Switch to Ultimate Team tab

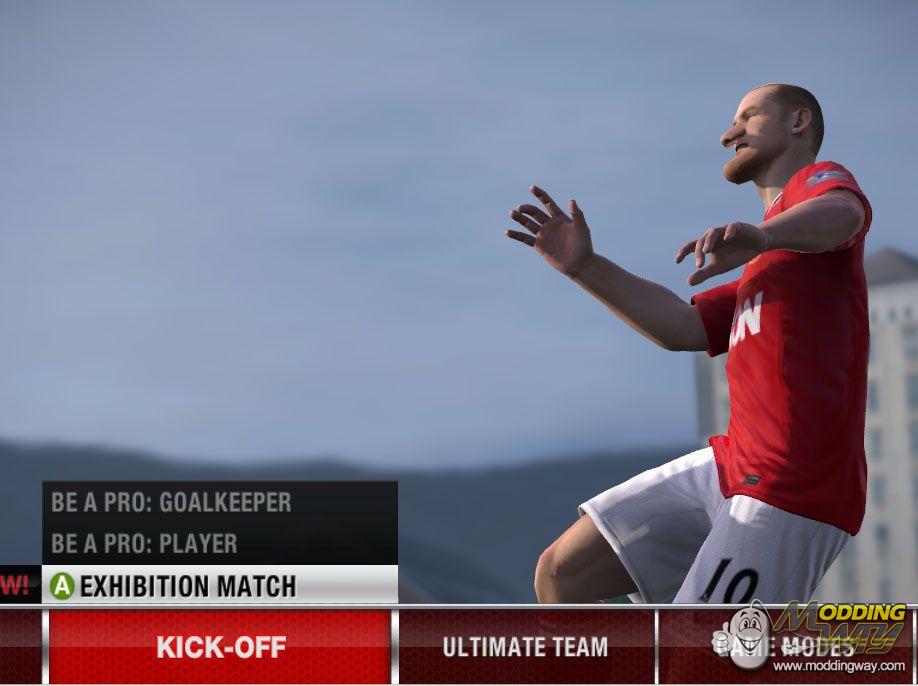coord(525,647)
